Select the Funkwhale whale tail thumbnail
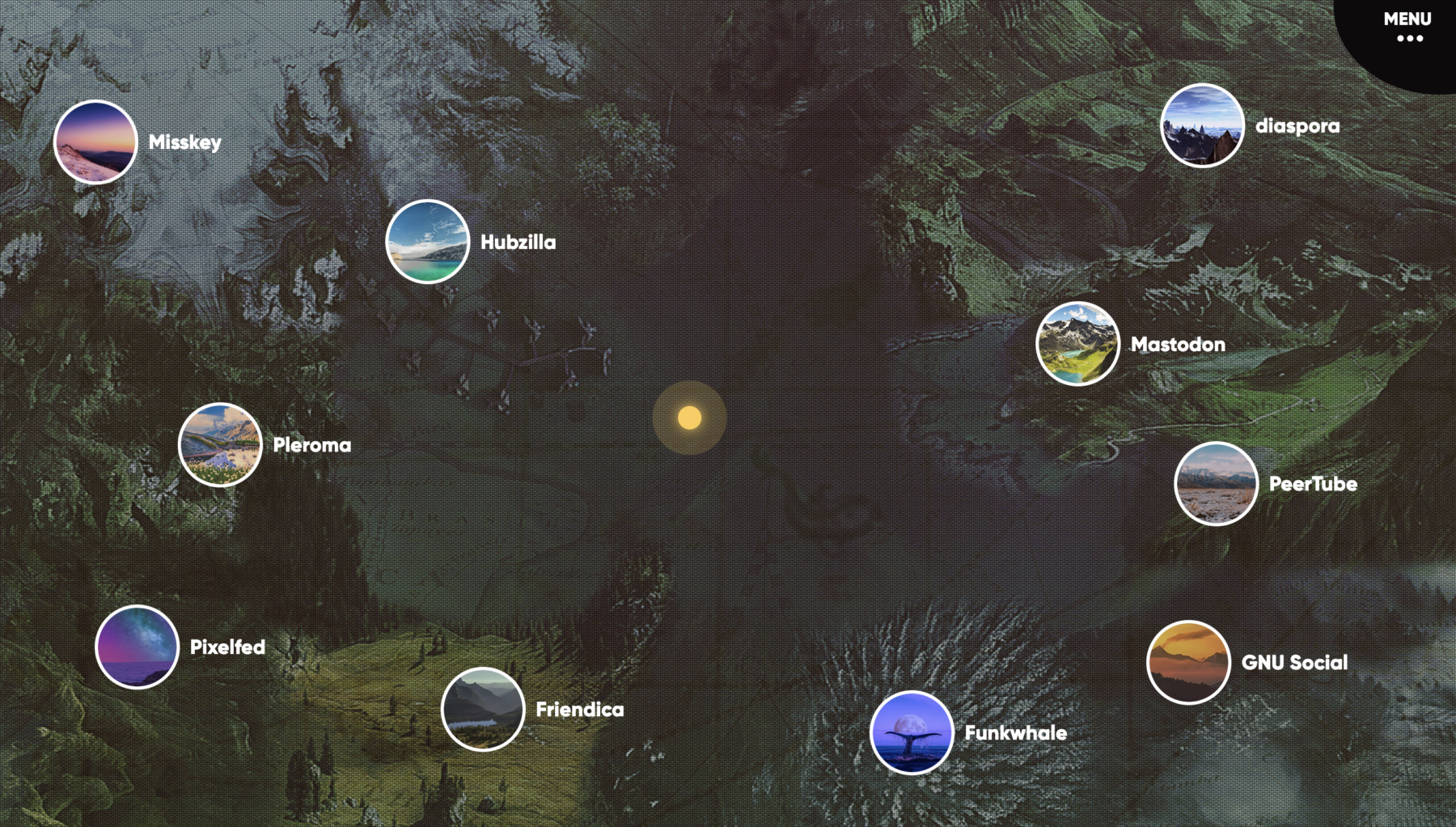Viewport: 1456px width, 827px height. 912,733
